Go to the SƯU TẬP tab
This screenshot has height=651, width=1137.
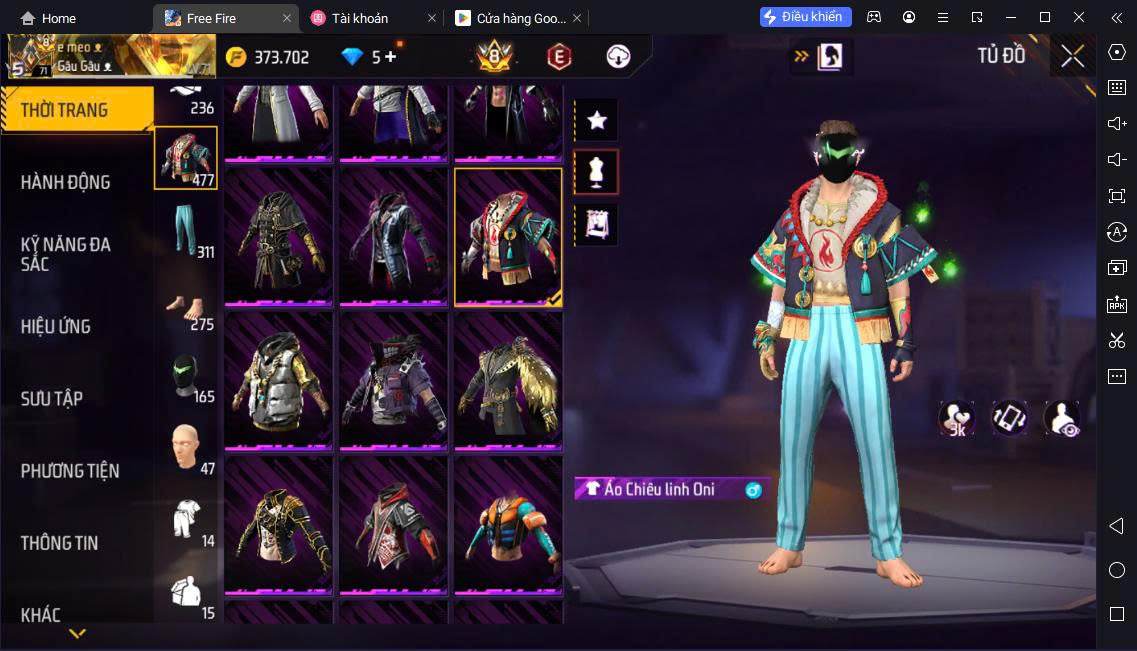52,399
